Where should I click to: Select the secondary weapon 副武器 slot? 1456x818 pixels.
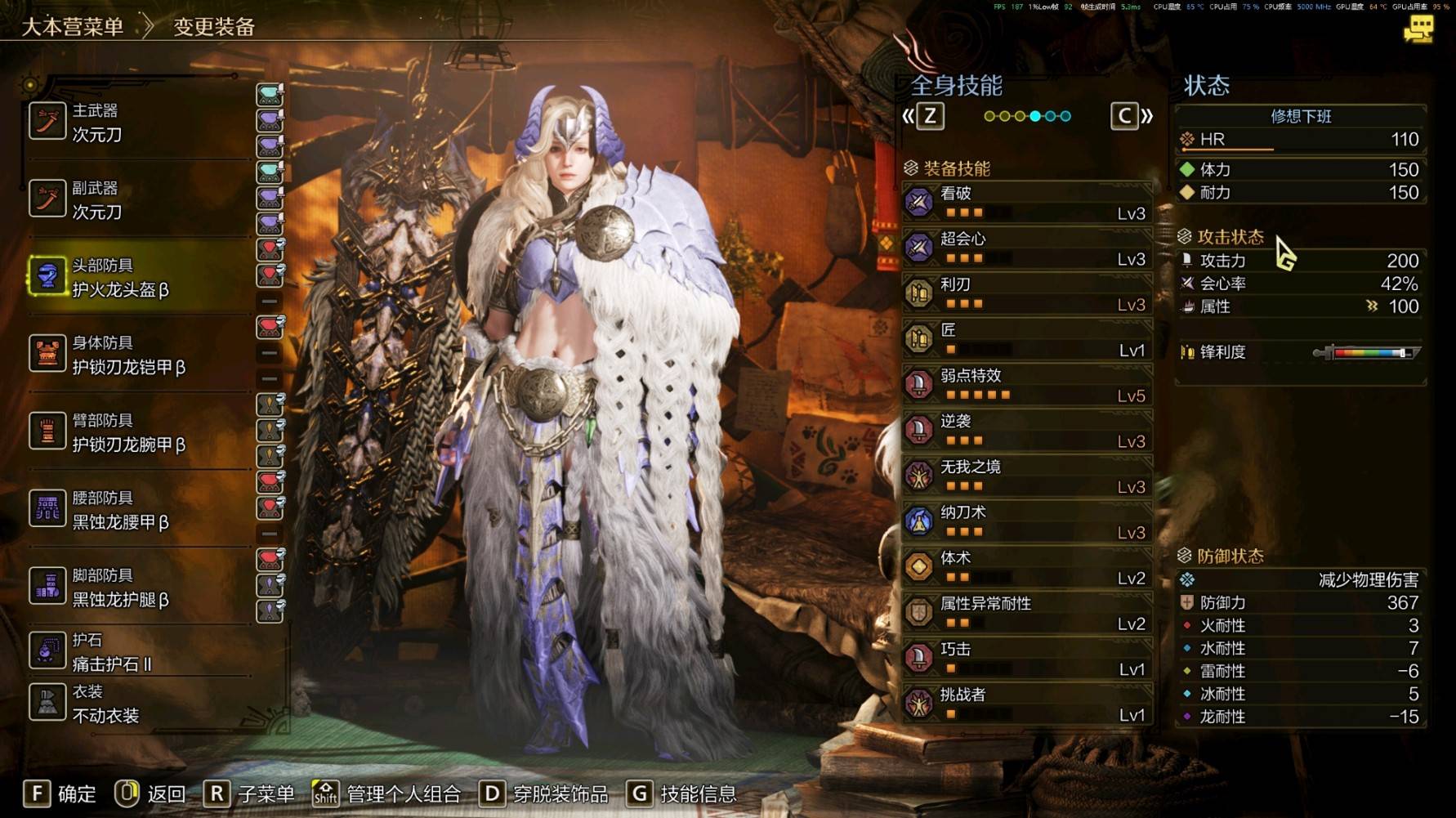[x=139, y=200]
